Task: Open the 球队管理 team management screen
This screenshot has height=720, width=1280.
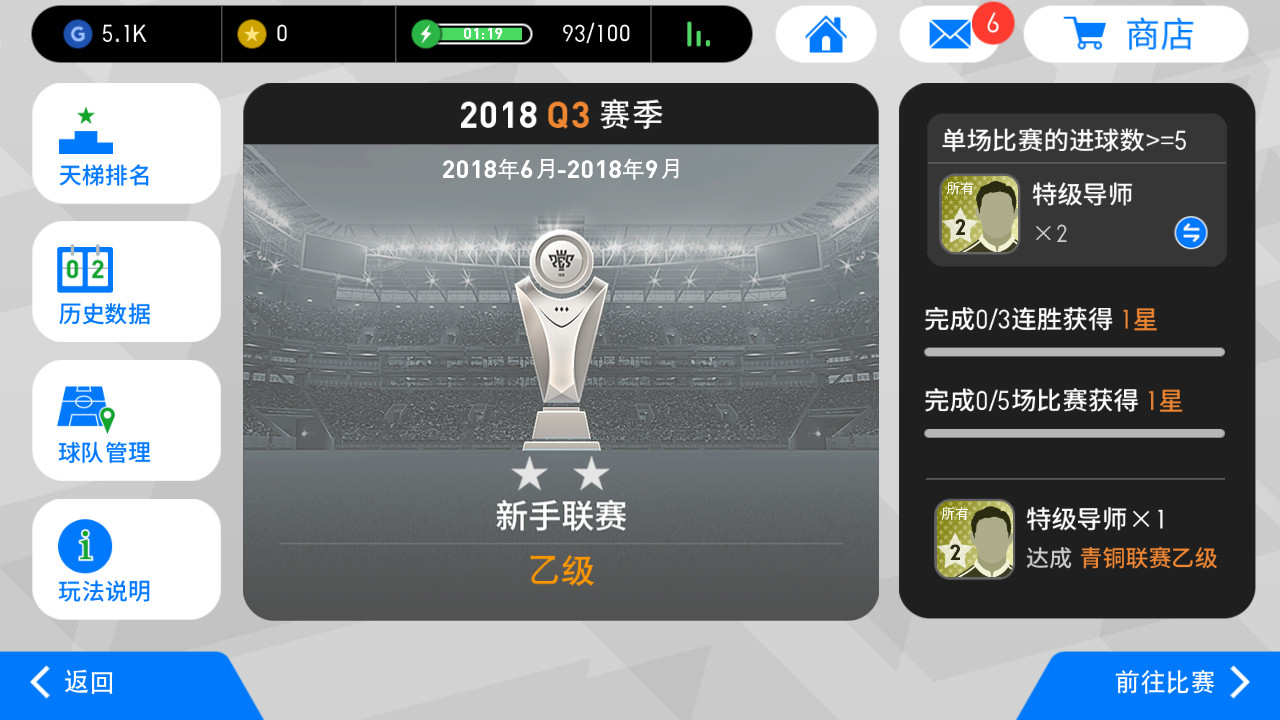Action: 126,420
